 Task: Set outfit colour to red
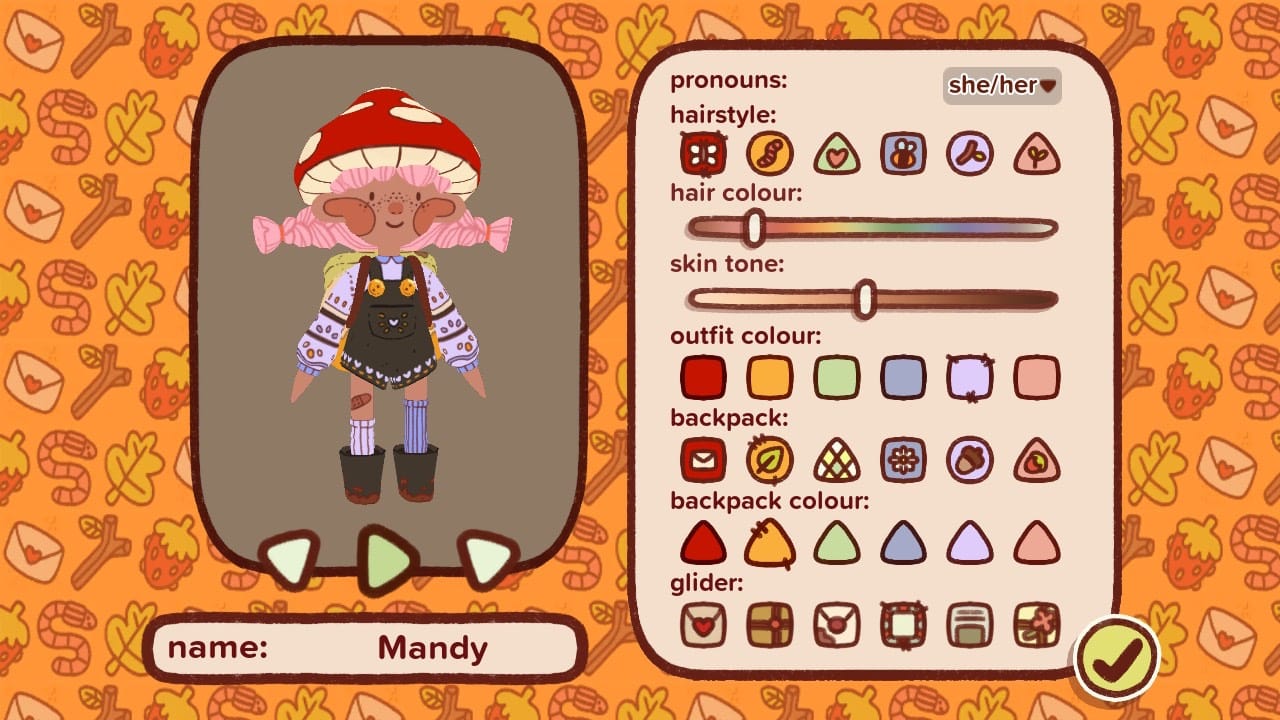tap(703, 378)
